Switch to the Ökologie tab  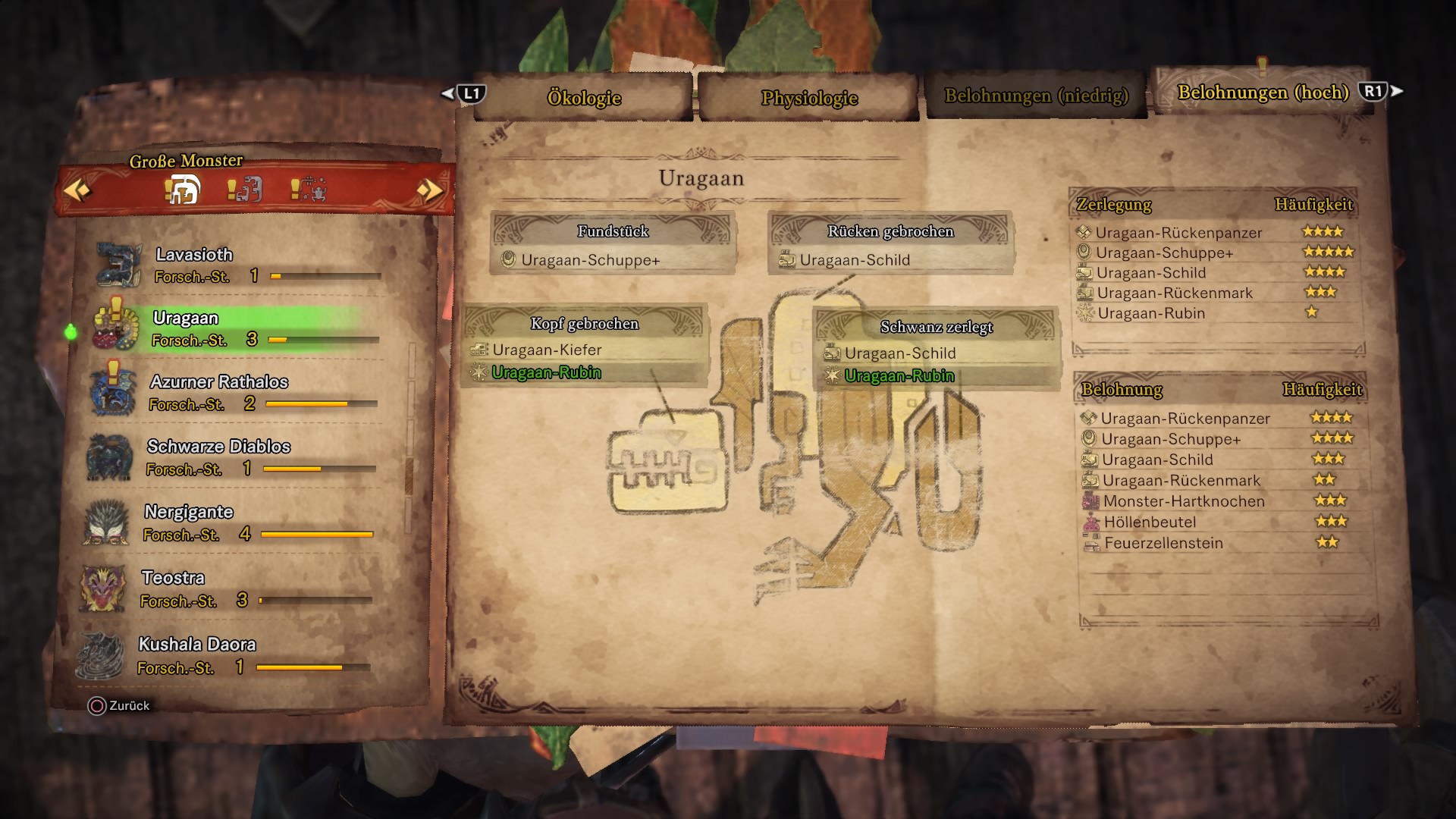584,98
